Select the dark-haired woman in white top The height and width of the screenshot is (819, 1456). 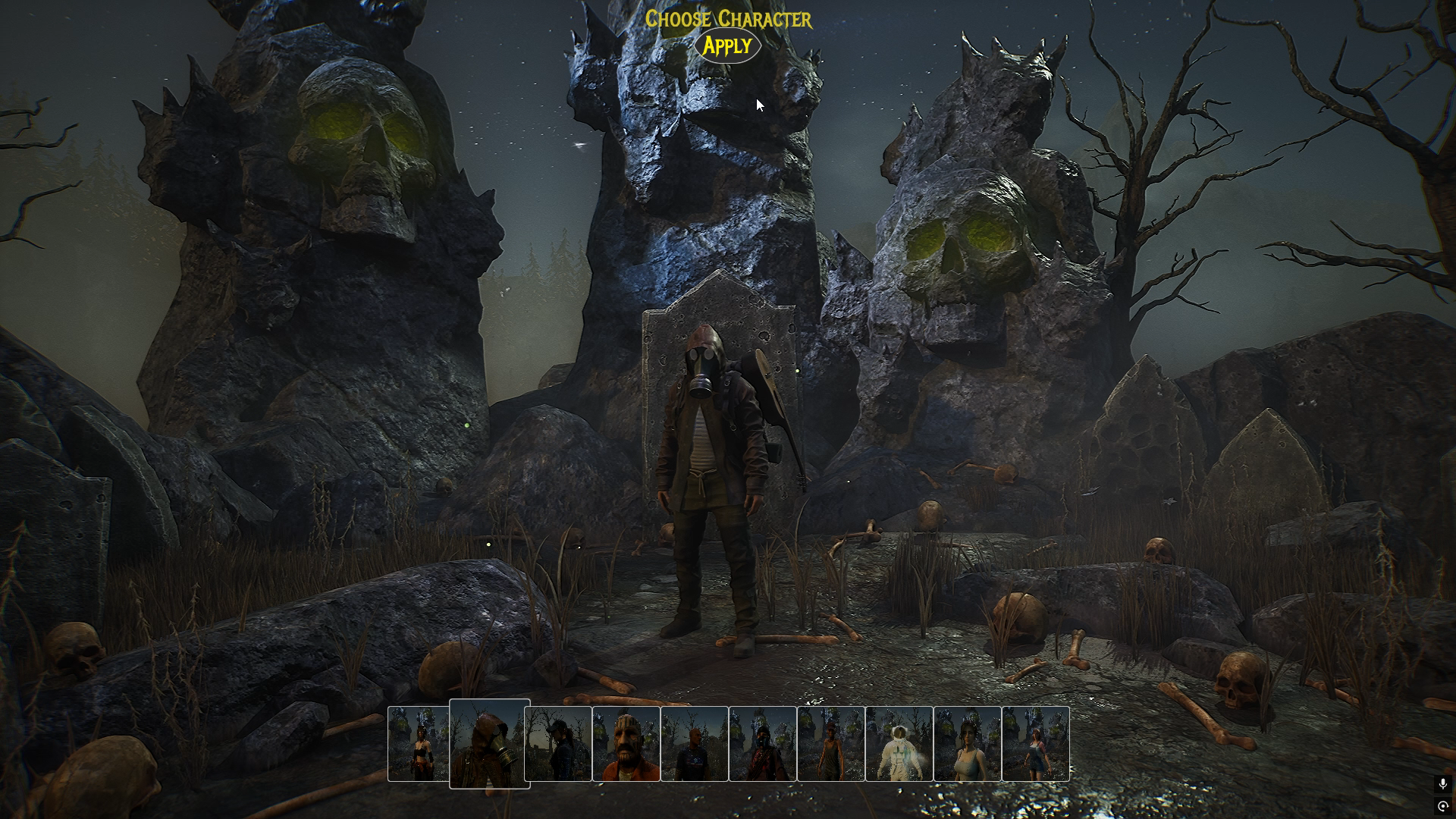point(967,744)
